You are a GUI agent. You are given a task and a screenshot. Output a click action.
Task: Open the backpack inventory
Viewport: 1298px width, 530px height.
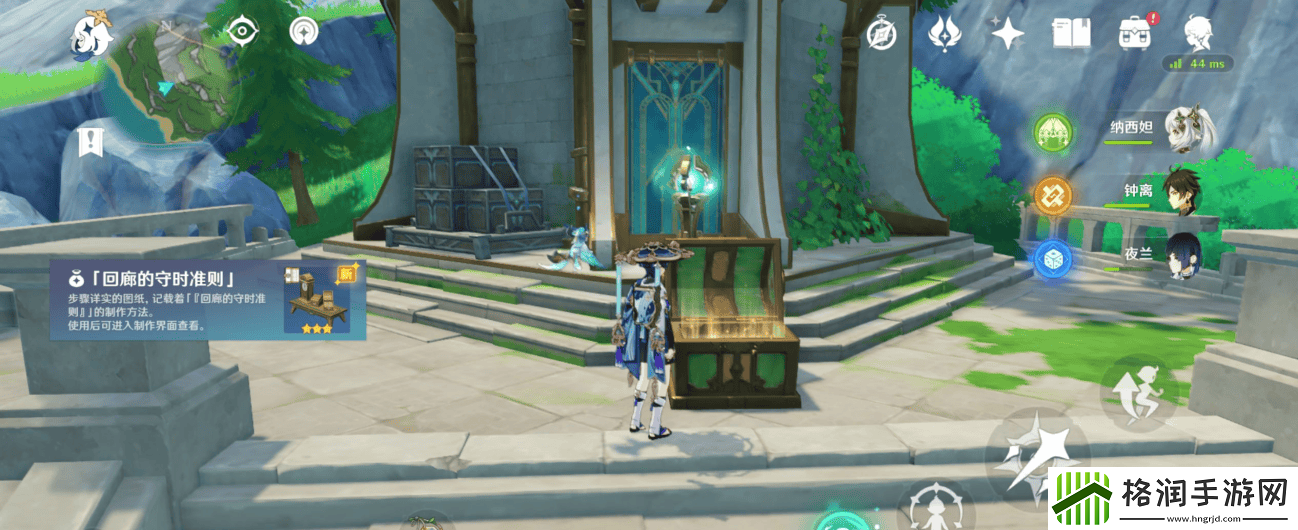[x=1135, y=35]
